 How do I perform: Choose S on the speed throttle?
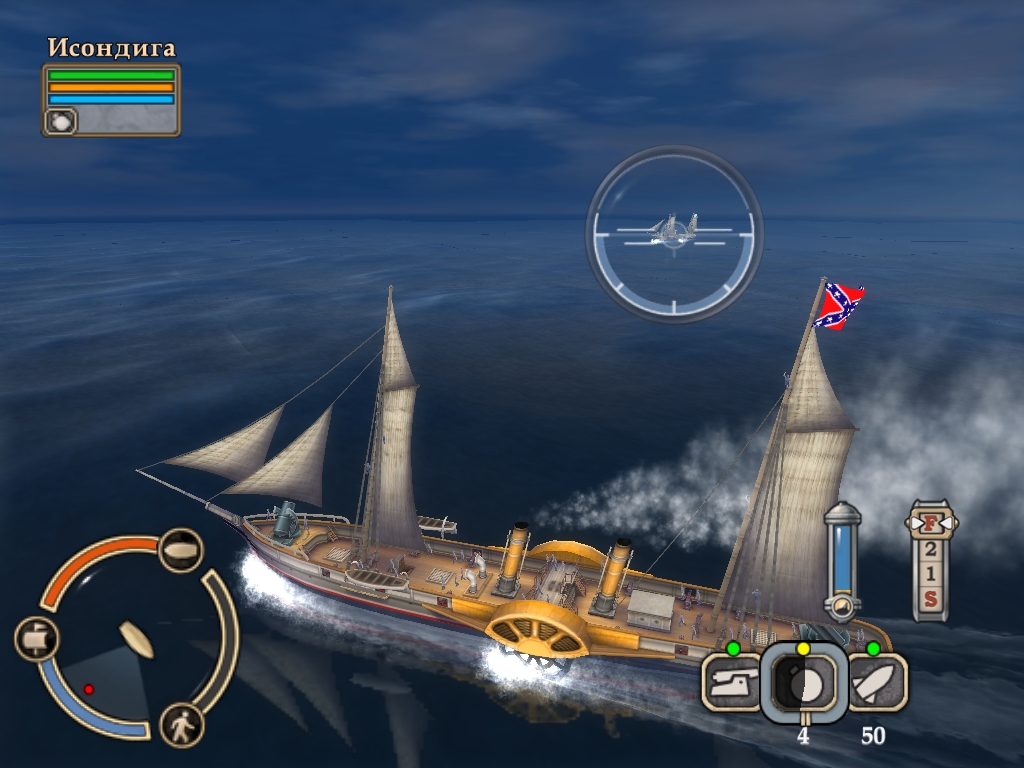930,599
